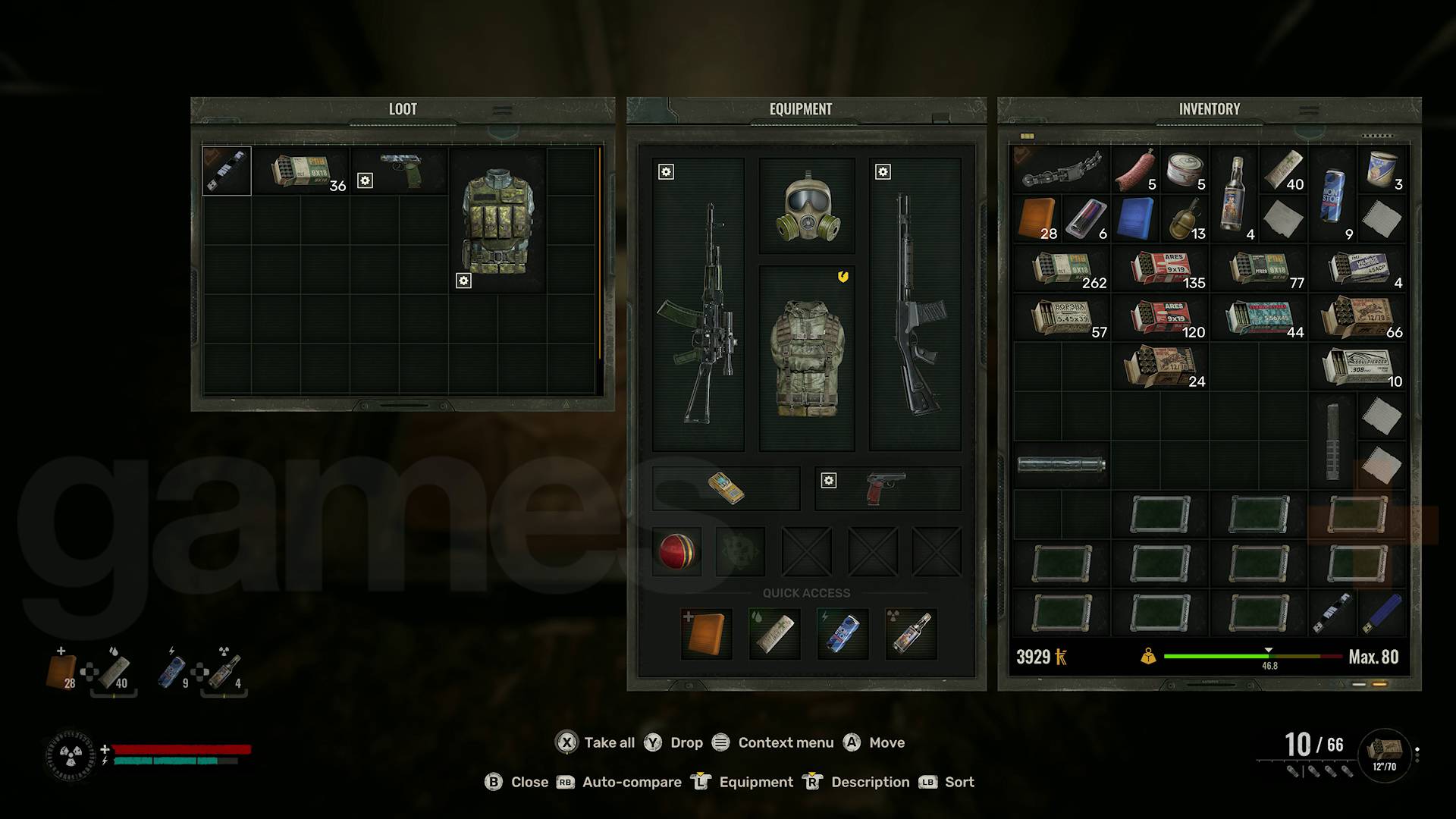
Task: Select the grenade stack in inventory
Action: click(1184, 219)
